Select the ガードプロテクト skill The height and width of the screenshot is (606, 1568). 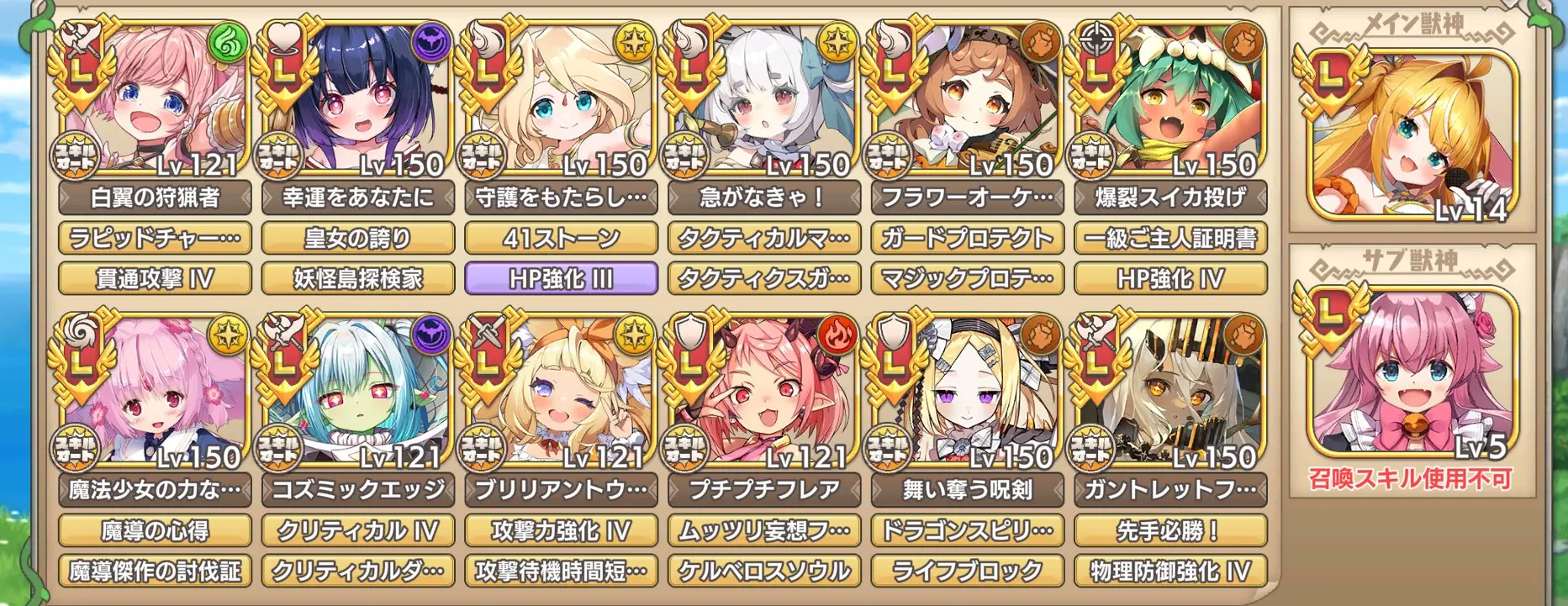point(968,239)
